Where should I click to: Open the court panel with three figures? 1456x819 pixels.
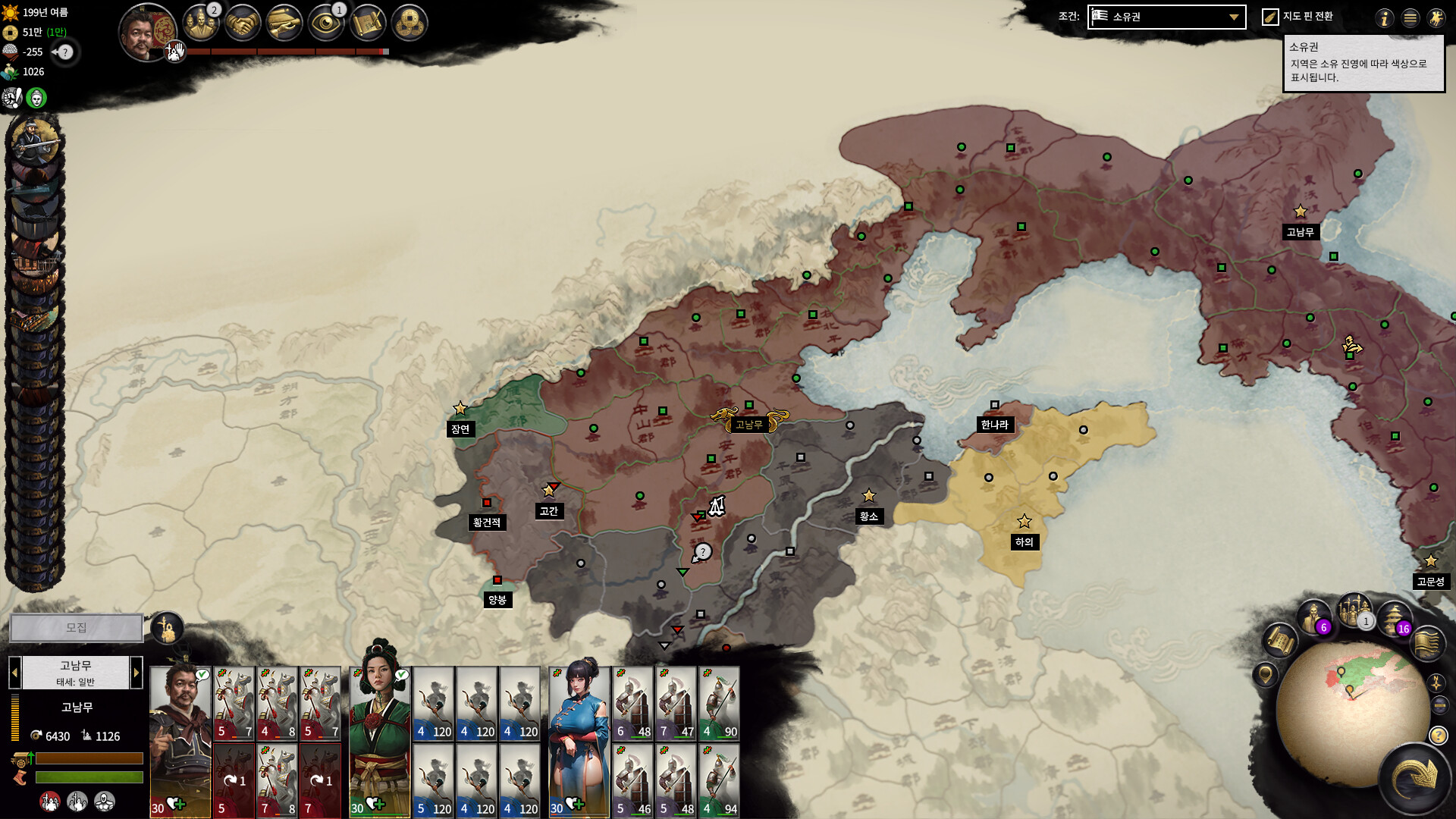pyautogui.click(x=200, y=24)
